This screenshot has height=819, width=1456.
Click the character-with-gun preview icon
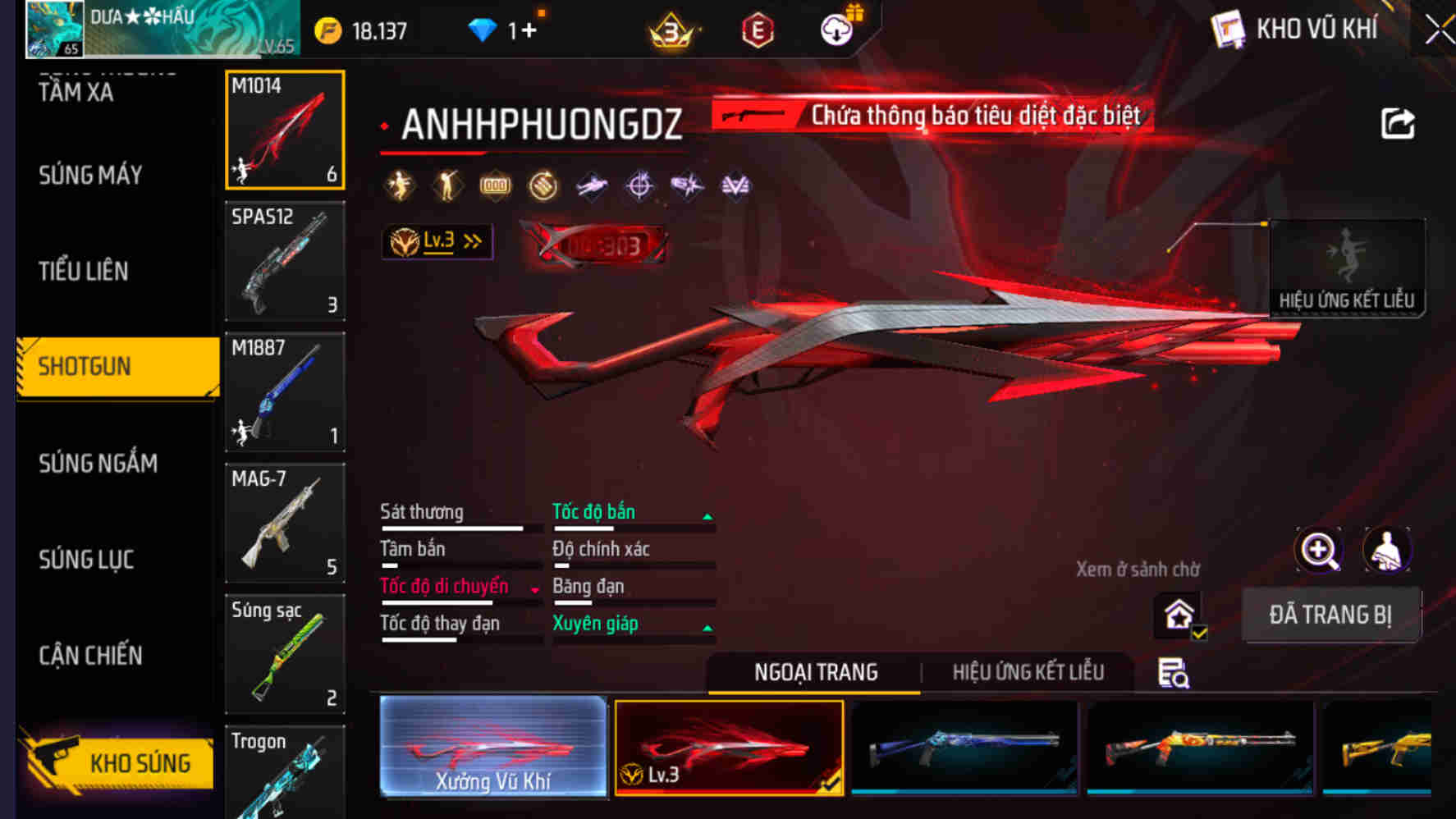(1387, 550)
